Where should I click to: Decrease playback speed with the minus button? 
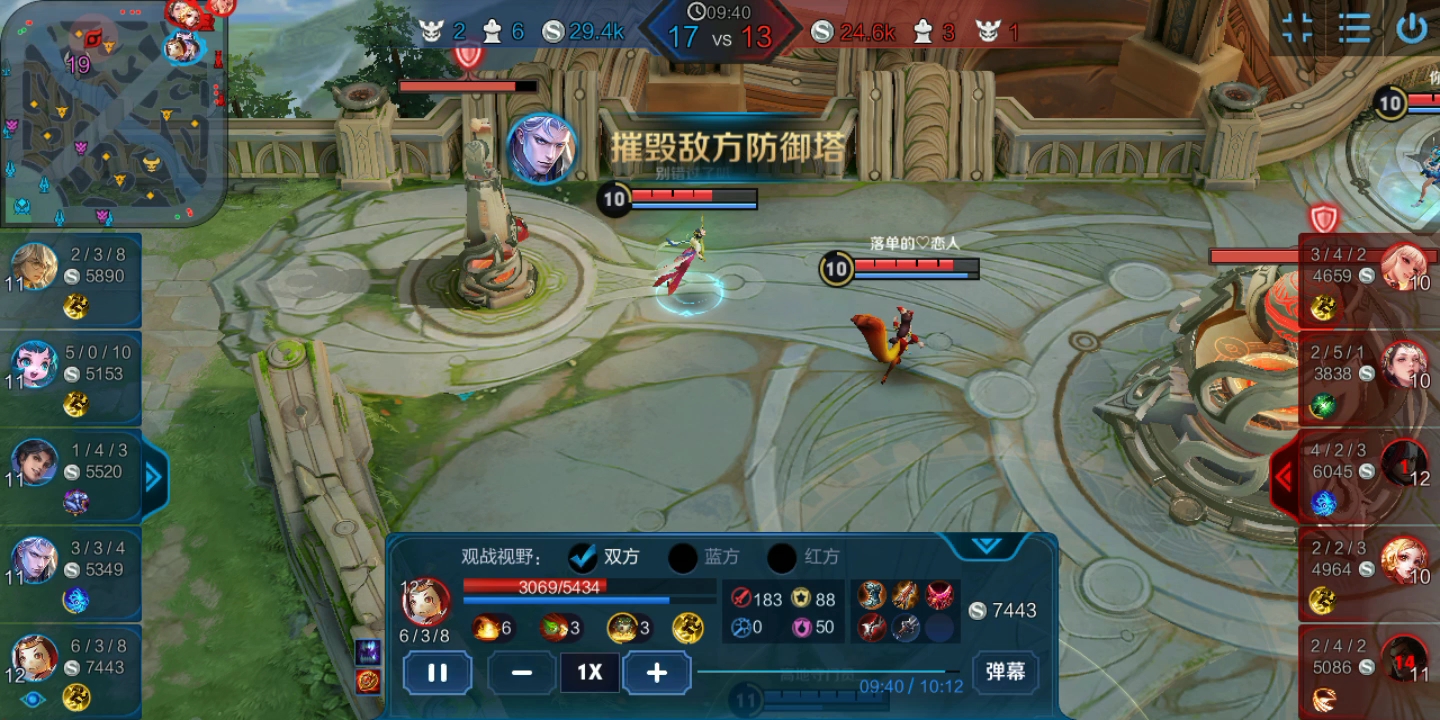(521, 672)
